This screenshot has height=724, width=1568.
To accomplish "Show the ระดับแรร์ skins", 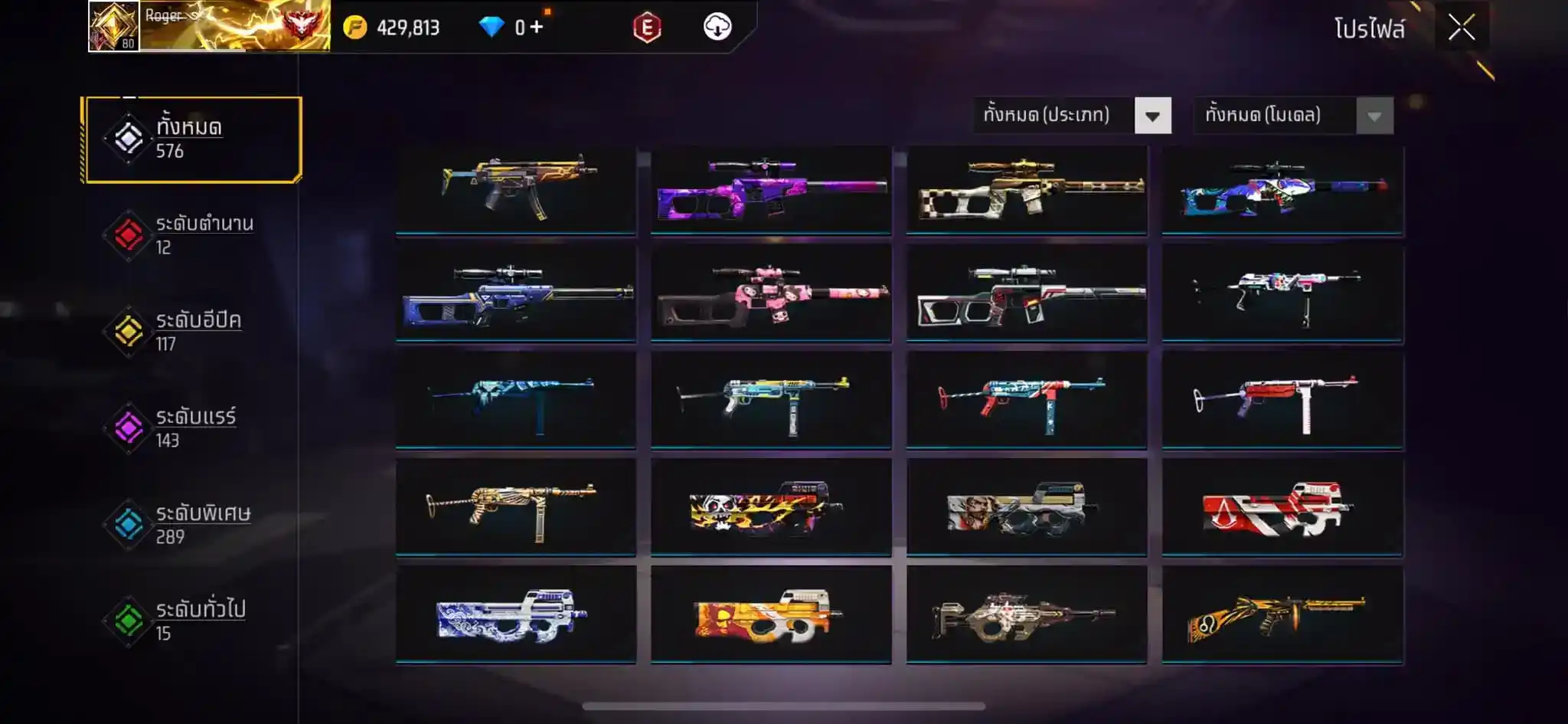I will click(x=193, y=428).
